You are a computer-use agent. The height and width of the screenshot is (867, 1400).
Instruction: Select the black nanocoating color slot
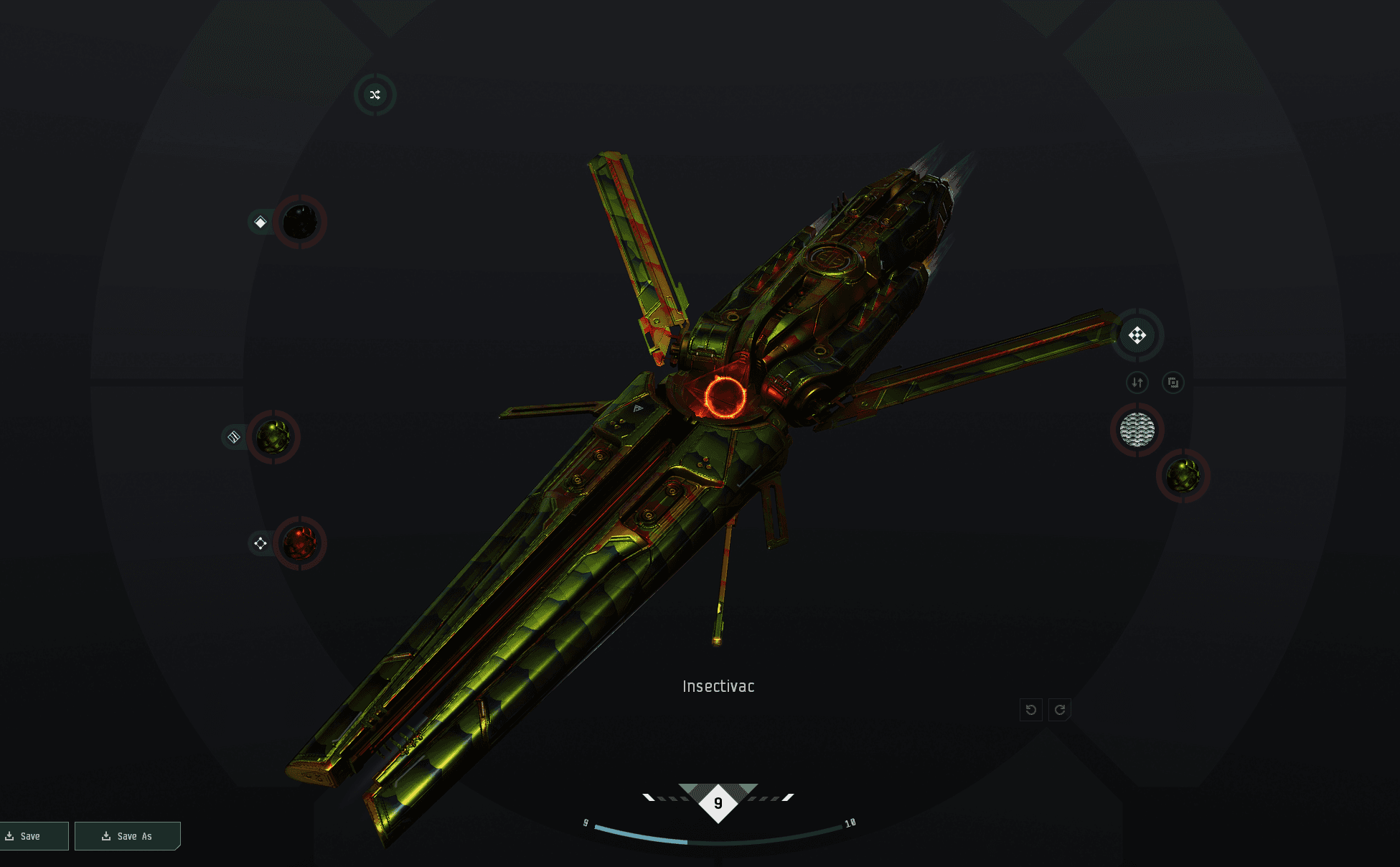[x=300, y=222]
